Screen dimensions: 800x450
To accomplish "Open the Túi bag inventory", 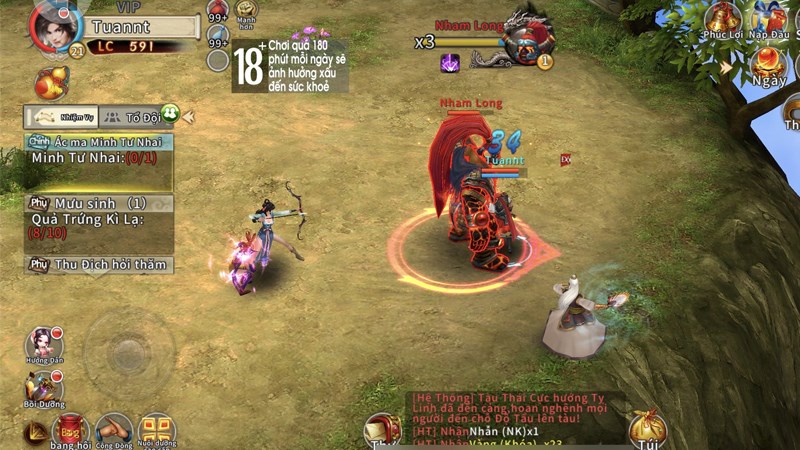I will click(x=647, y=429).
